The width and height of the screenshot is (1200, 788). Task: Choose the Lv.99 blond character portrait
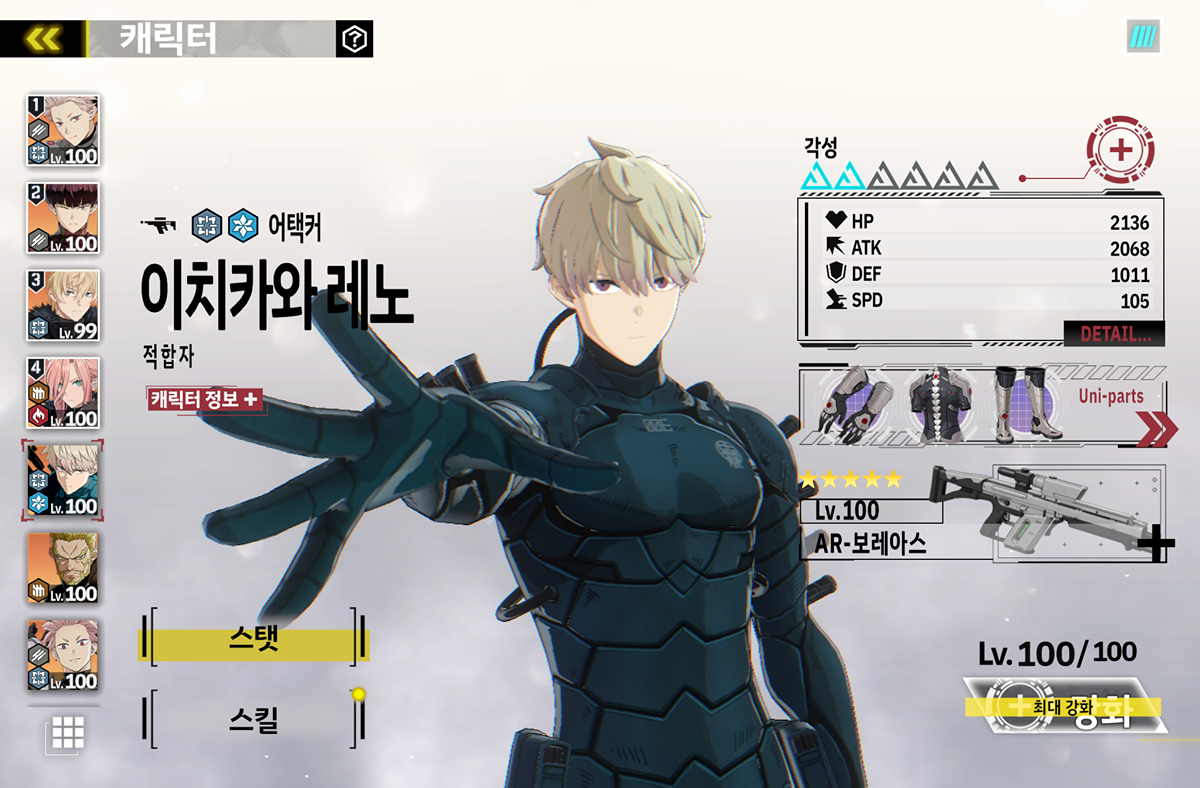coord(63,305)
